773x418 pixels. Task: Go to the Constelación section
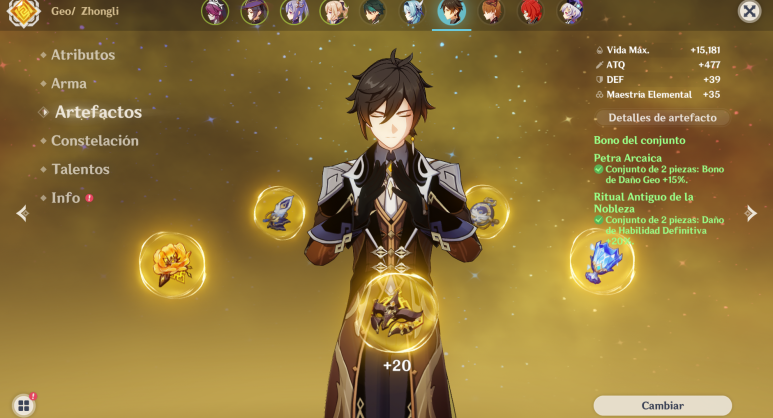coord(94,141)
